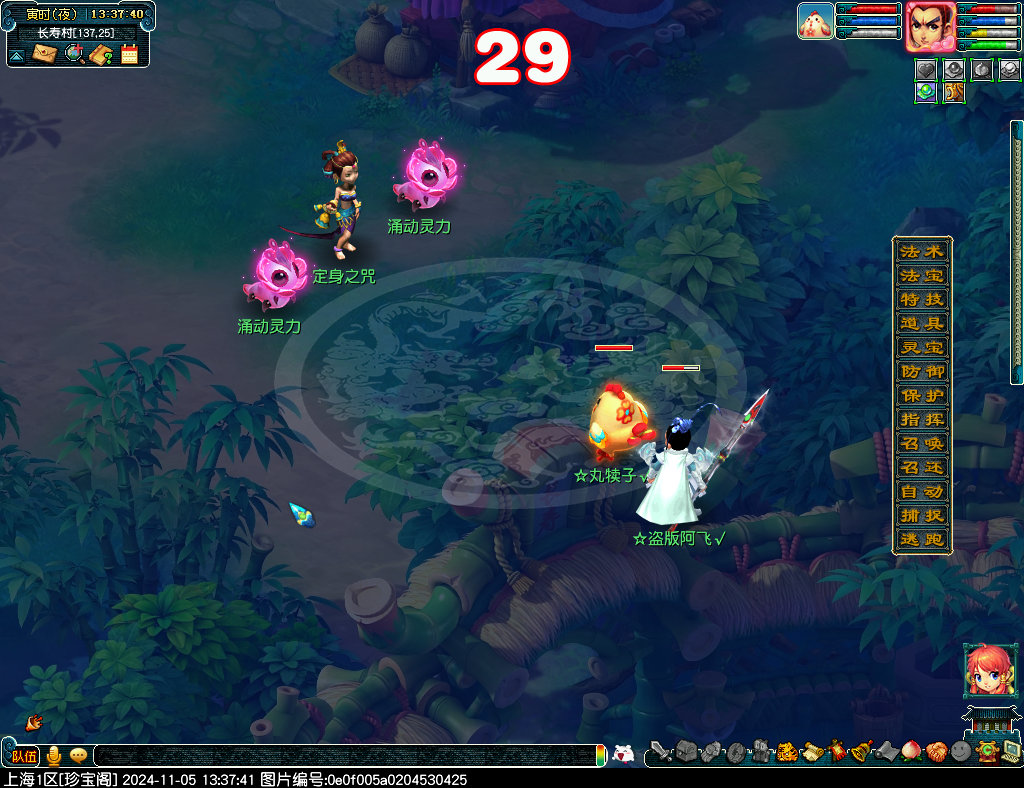Open the peach icon in bottom toolbar
1024x788 pixels.
pos(911,751)
